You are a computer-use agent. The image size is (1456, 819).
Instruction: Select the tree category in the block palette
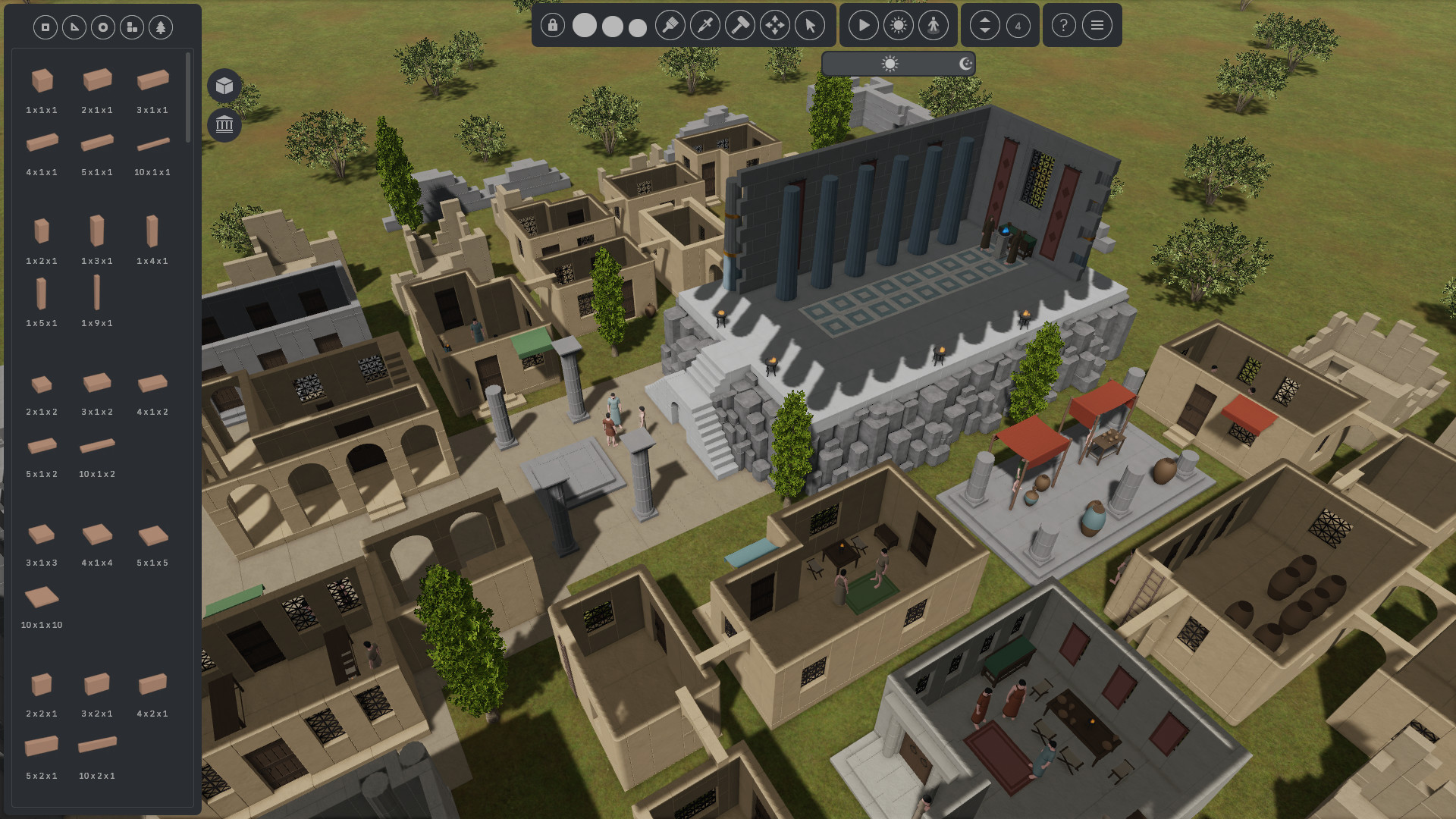click(160, 27)
